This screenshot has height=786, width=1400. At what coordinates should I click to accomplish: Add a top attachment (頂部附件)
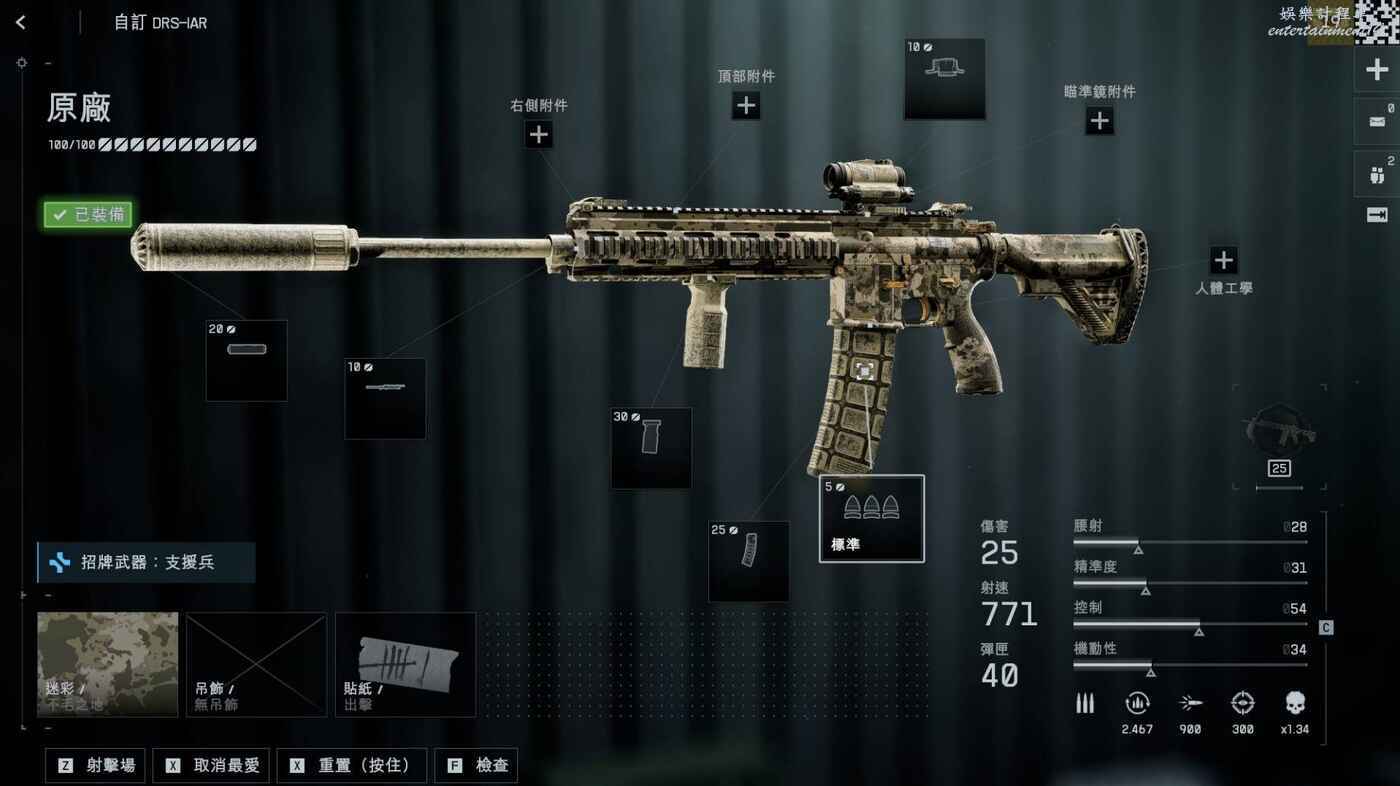tap(746, 105)
